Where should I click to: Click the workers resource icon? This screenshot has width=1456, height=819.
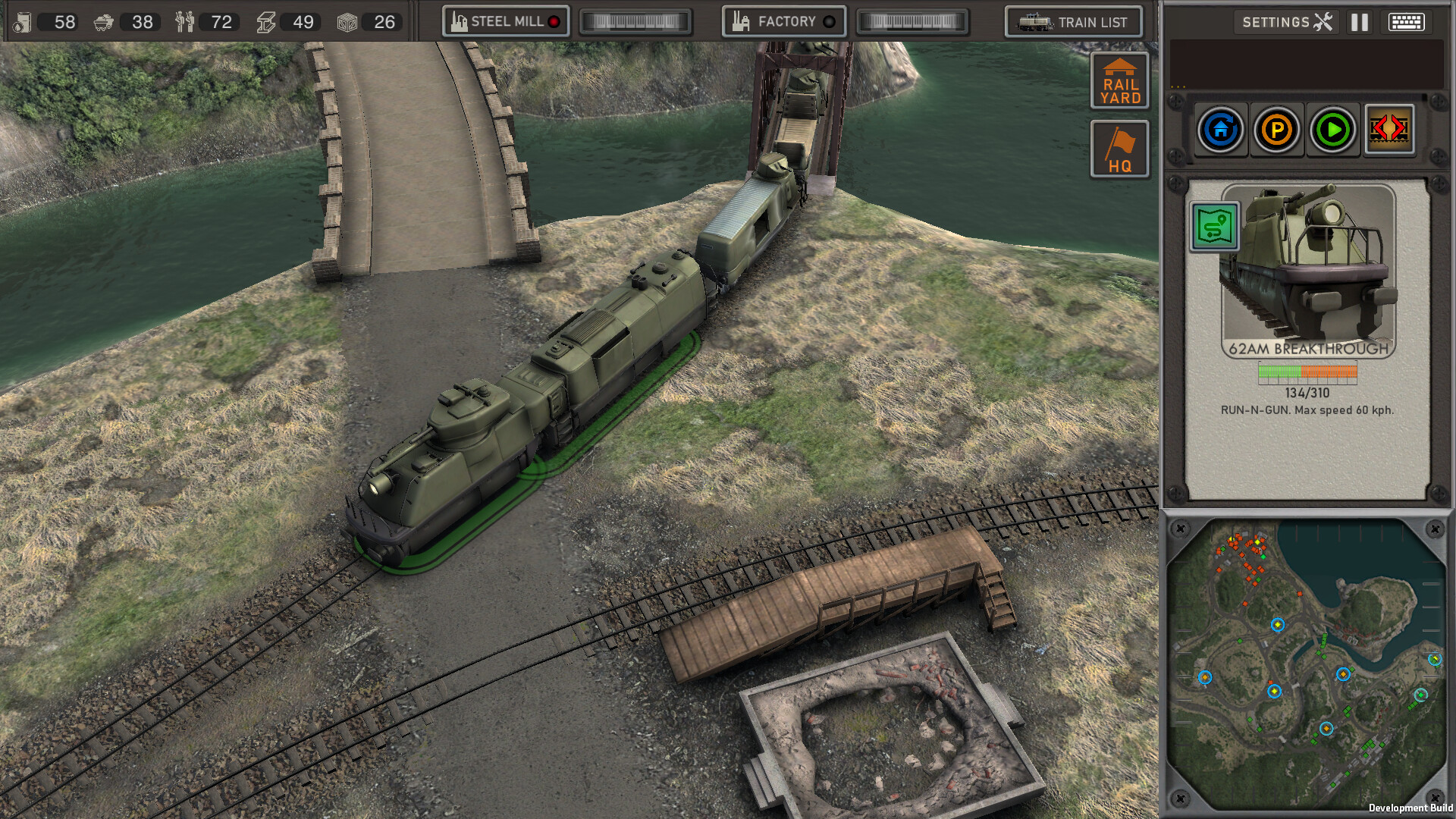184,22
